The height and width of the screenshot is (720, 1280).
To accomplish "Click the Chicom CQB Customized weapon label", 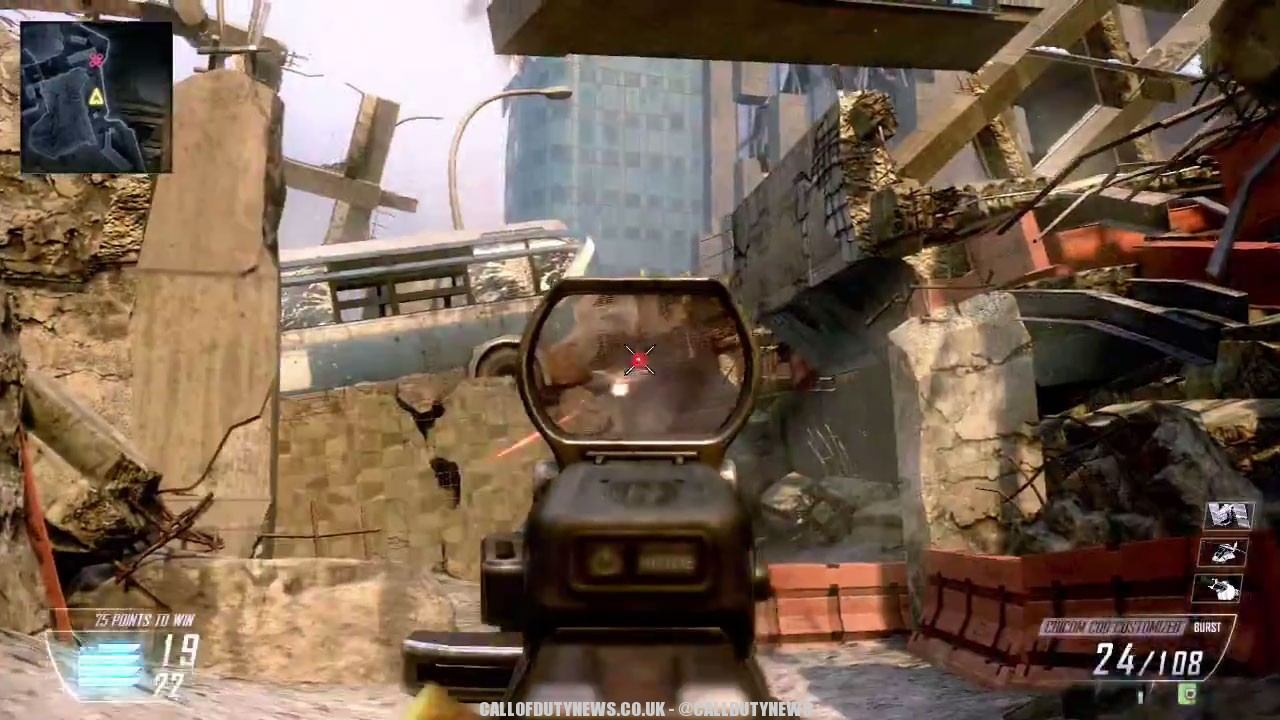I will [1112, 628].
